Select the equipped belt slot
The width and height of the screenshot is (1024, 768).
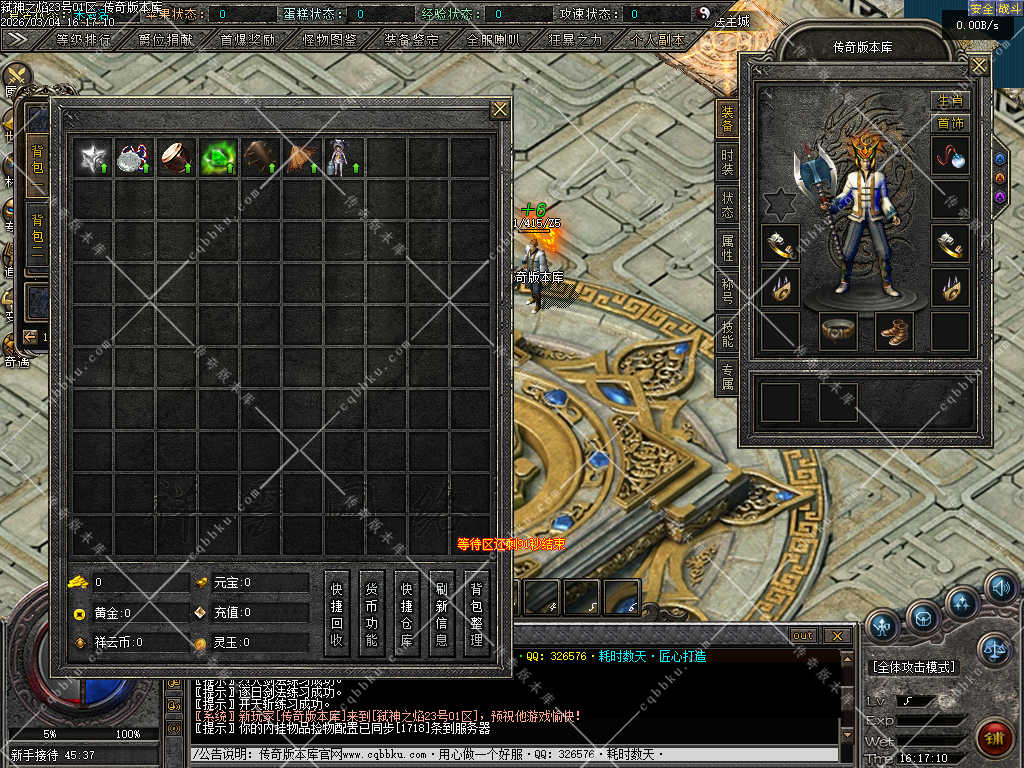838,330
